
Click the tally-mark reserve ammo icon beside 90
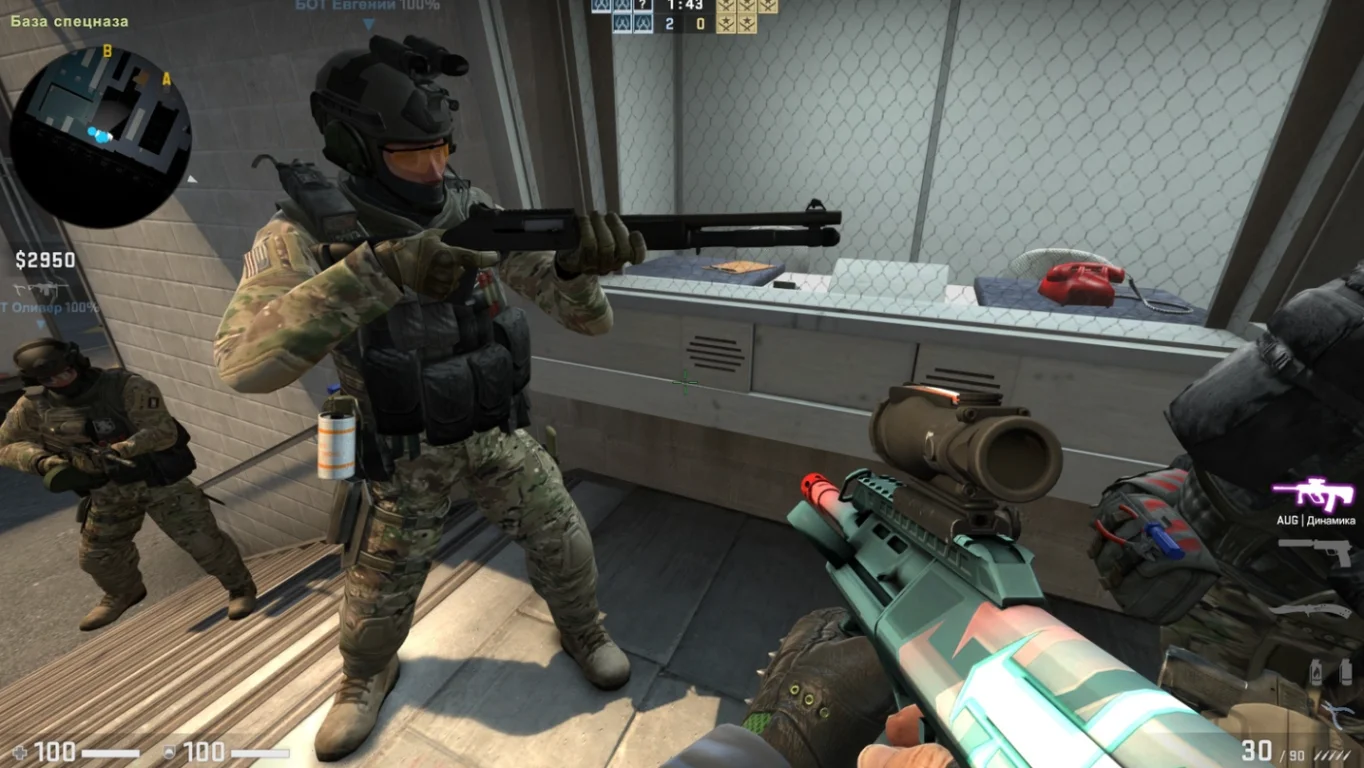point(1331,755)
